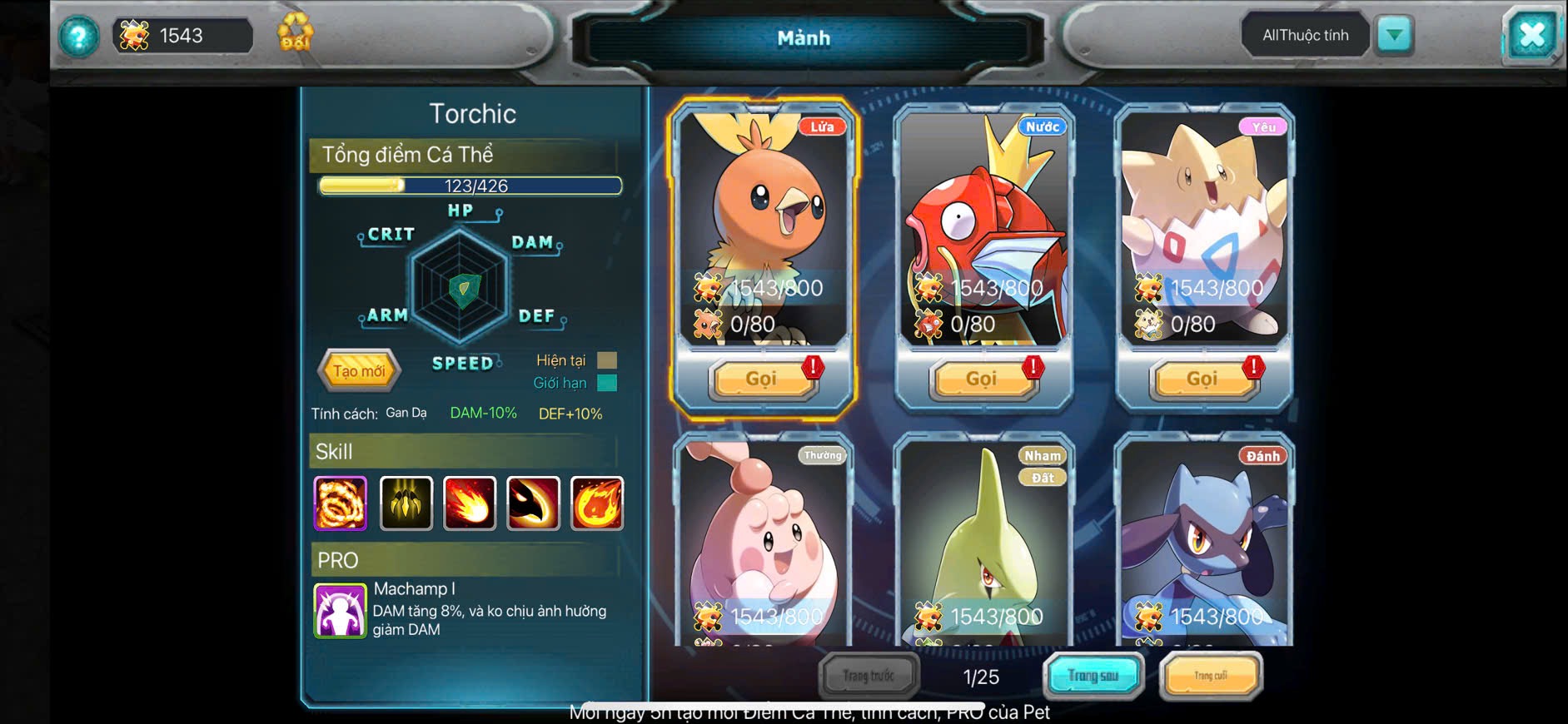This screenshot has width=1568, height=724.
Task: Click the Tạo mới button
Action: click(x=359, y=370)
